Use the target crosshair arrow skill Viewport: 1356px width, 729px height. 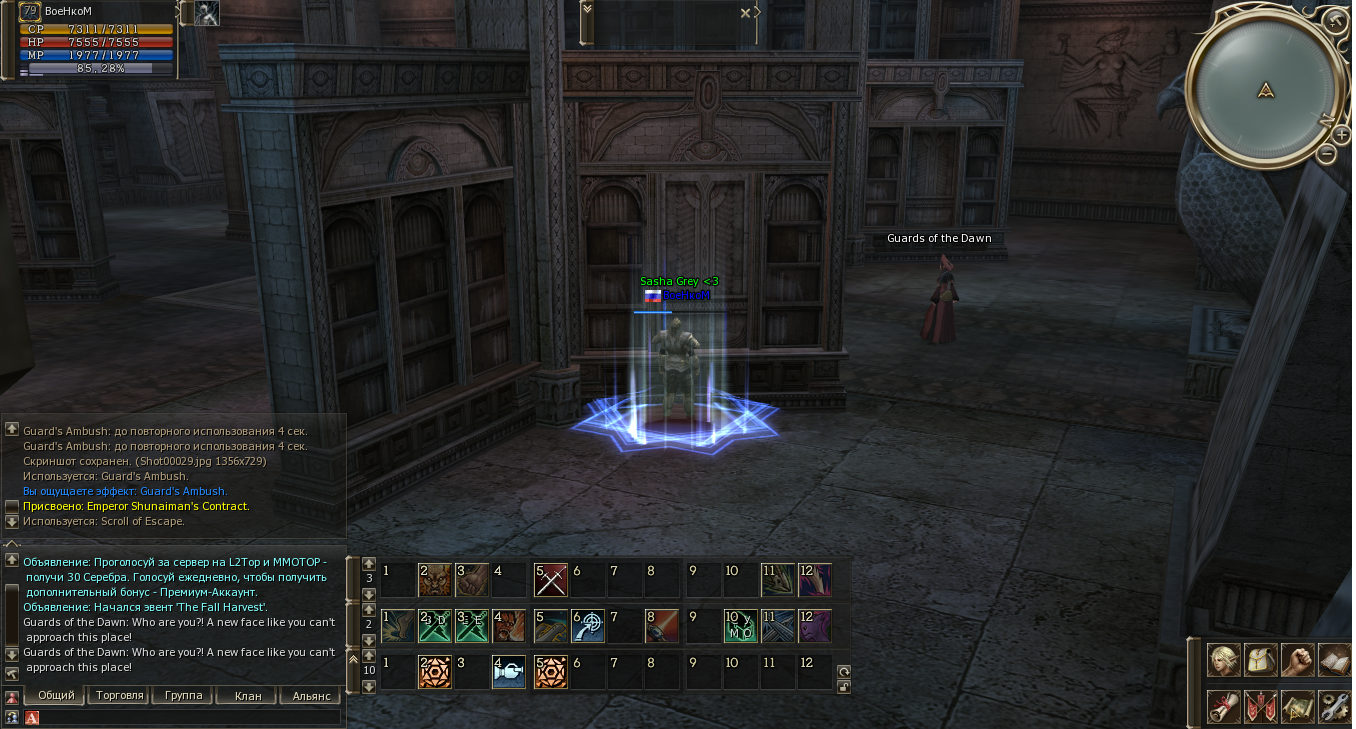point(588,626)
